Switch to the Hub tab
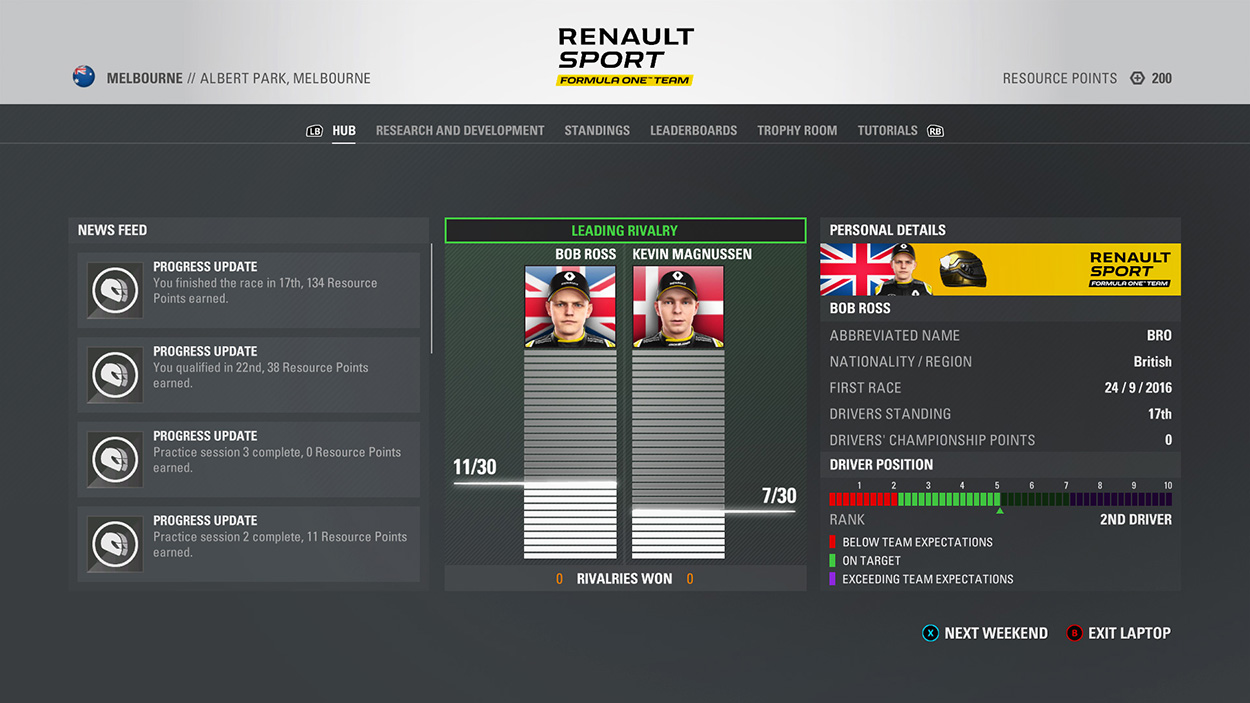Screen dimensions: 1250x703 344,131
